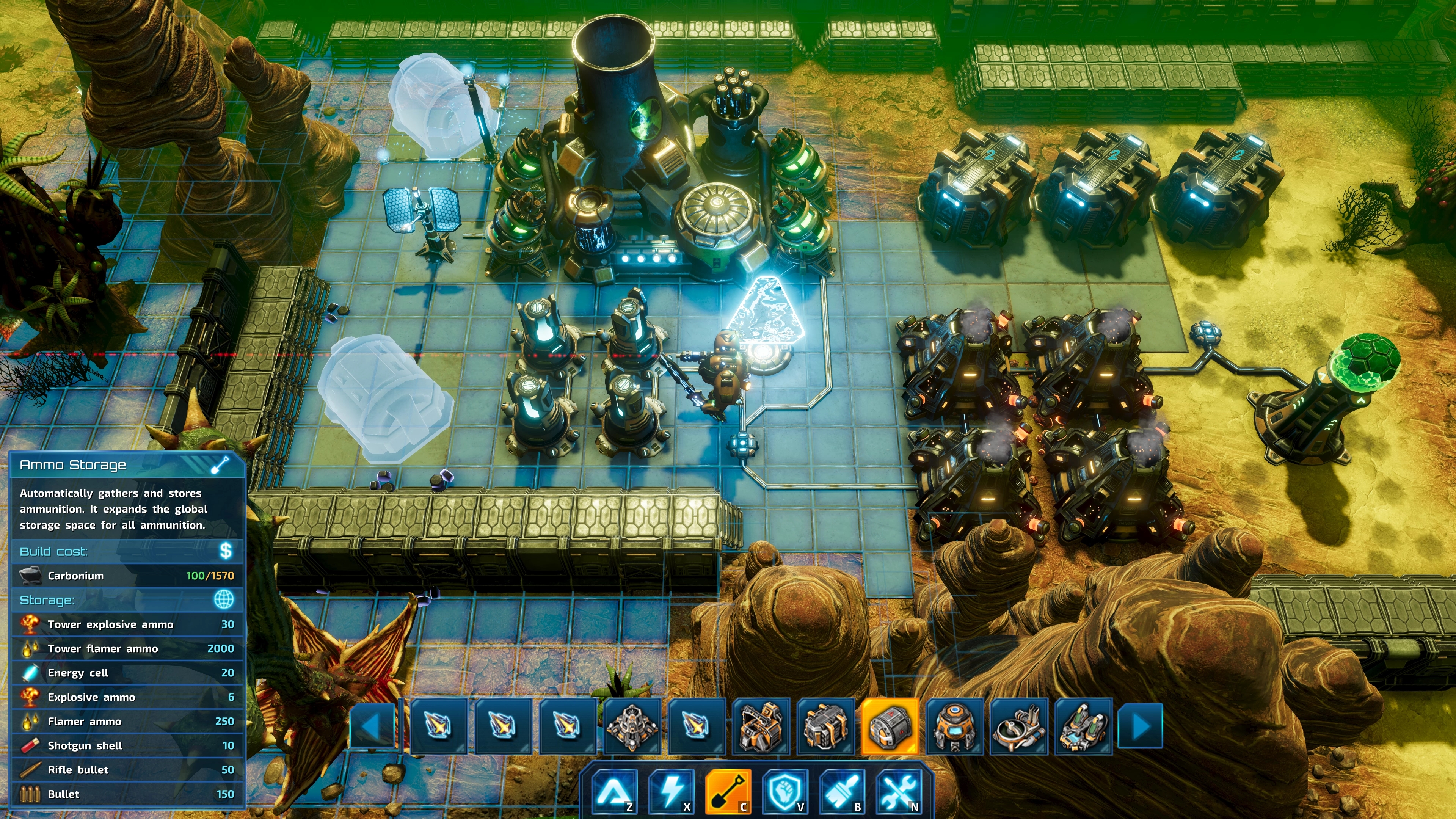Select the highlighted Ammo Storage building icon
Screen dimensions: 1456x819
tap(890, 726)
